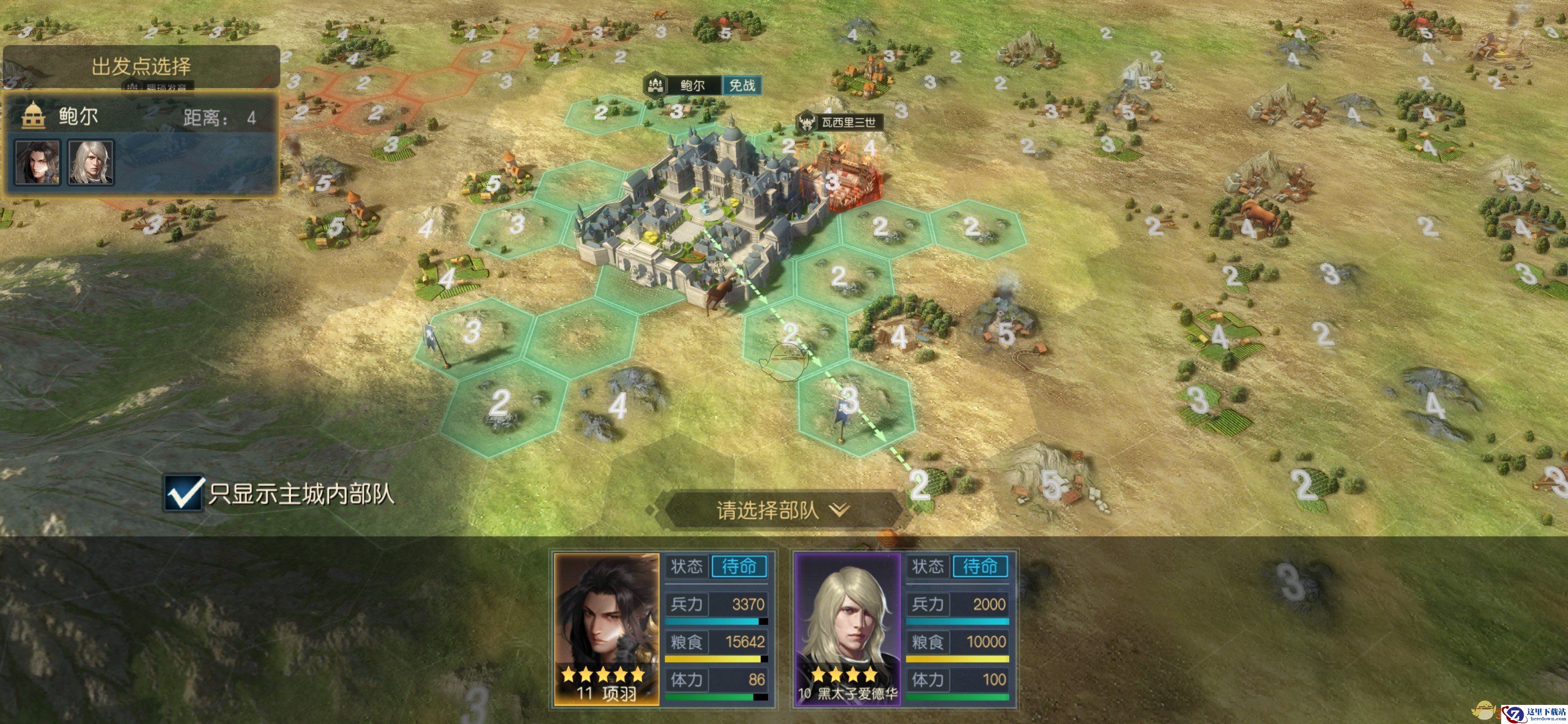The height and width of the screenshot is (724, 1568).
Task: Select the 鲍尔 departure point row
Action: coord(141,116)
